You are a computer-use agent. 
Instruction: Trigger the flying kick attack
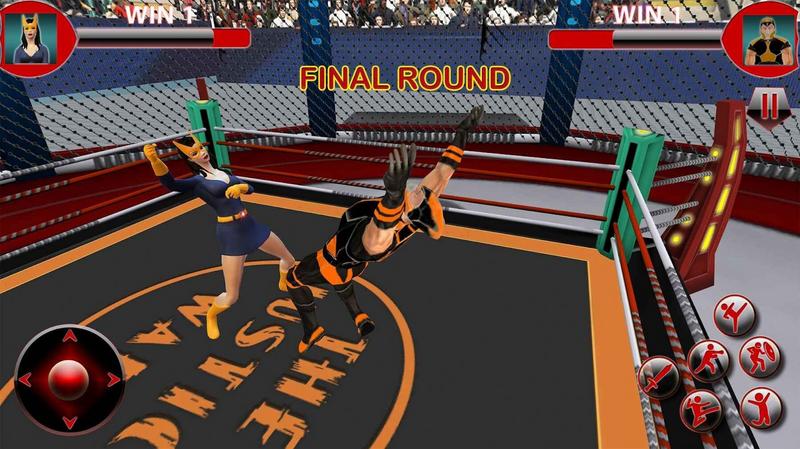pyautogui.click(x=700, y=409)
